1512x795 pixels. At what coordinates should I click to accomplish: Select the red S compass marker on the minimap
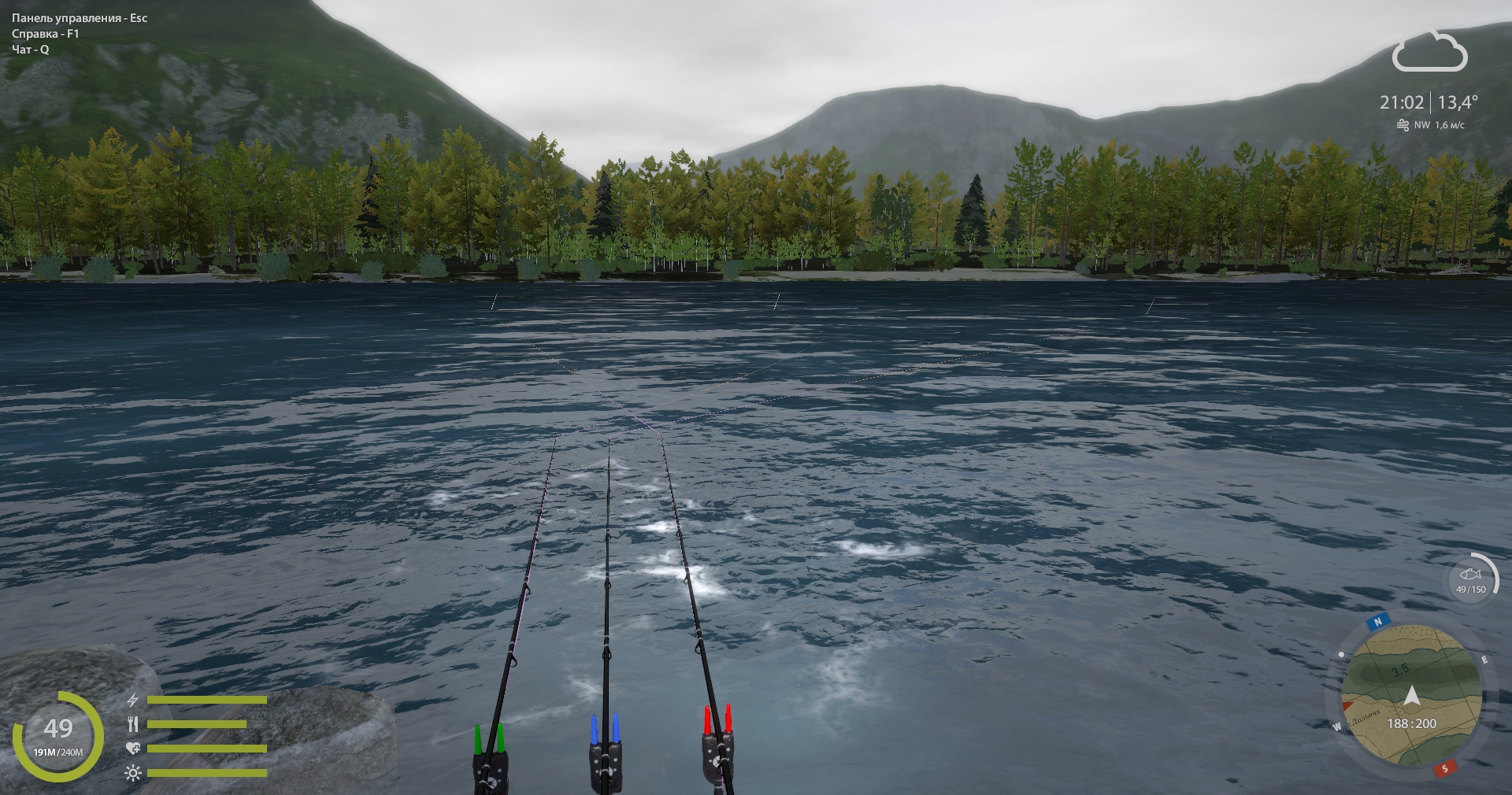pos(1444,768)
